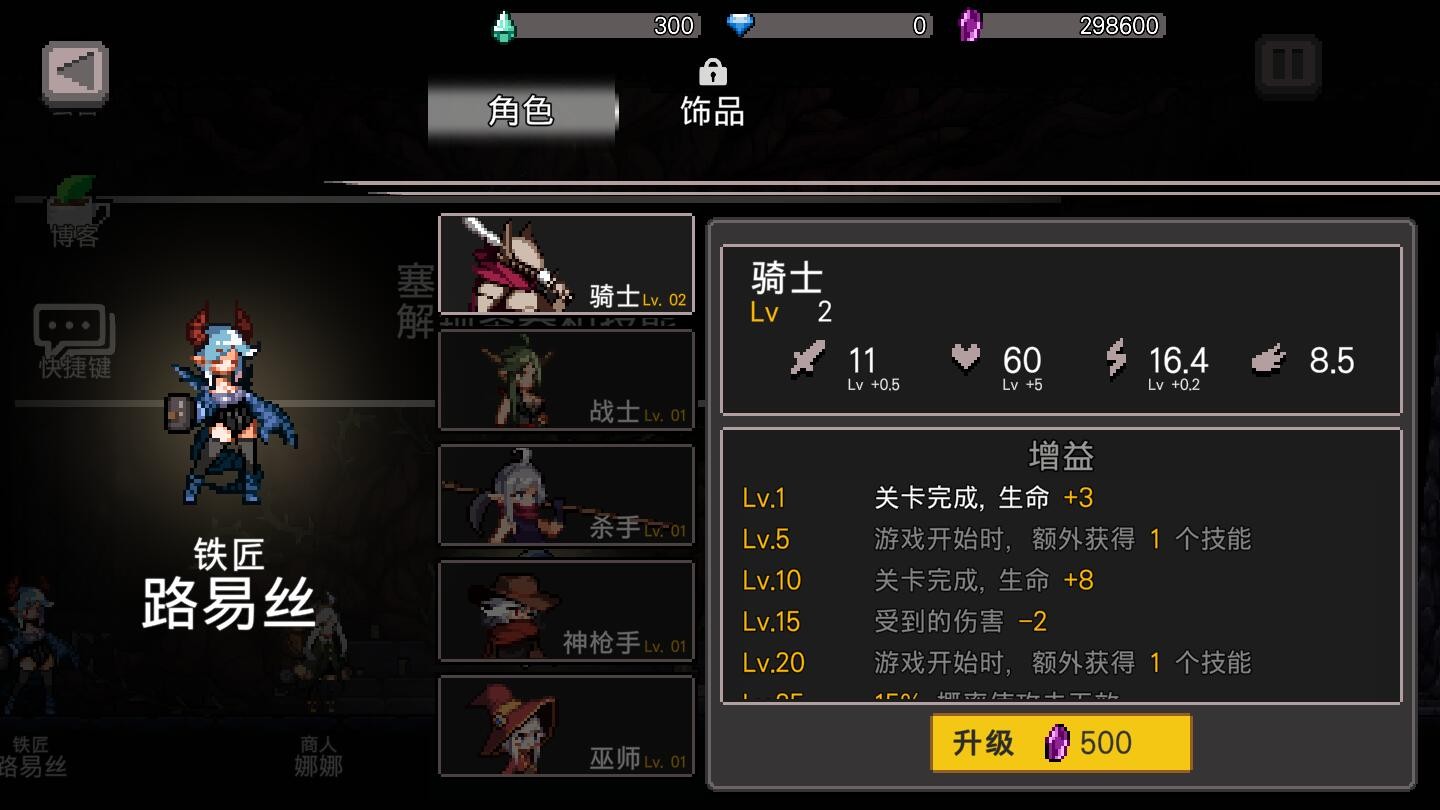Click the blue diamond currency icon

pos(741,23)
